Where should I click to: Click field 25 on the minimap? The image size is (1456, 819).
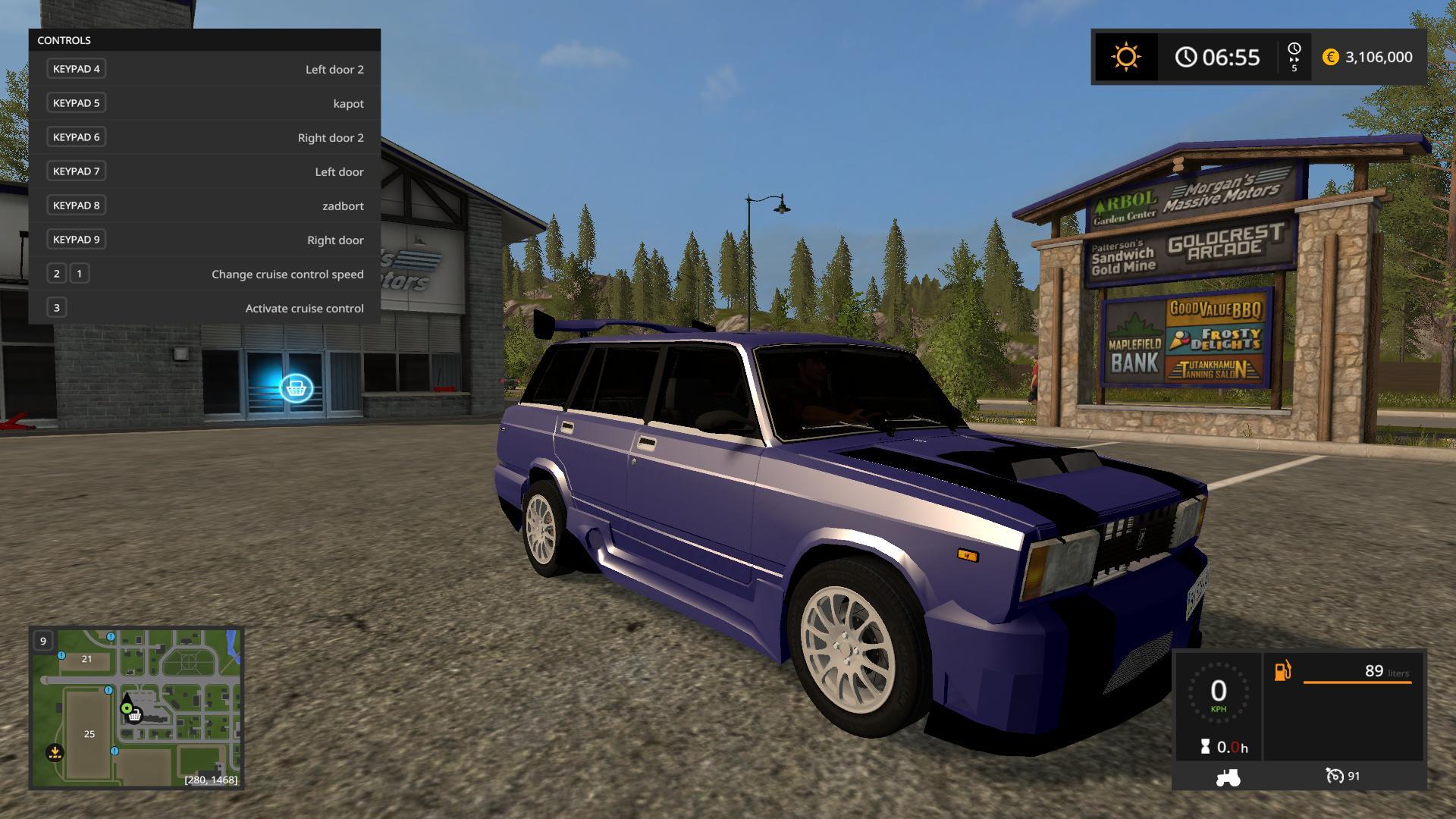[89, 734]
